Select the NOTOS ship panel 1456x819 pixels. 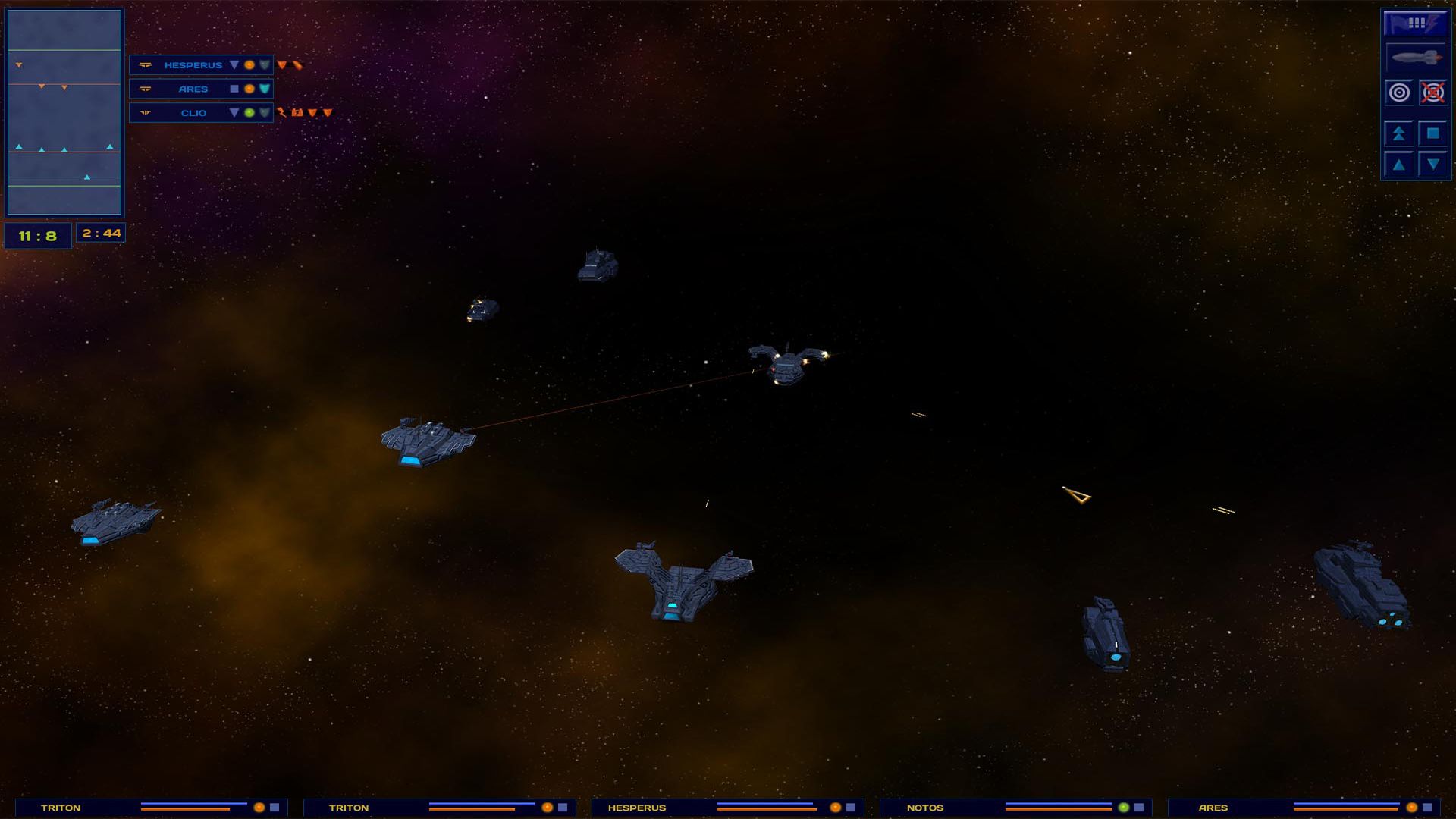[1015, 808]
